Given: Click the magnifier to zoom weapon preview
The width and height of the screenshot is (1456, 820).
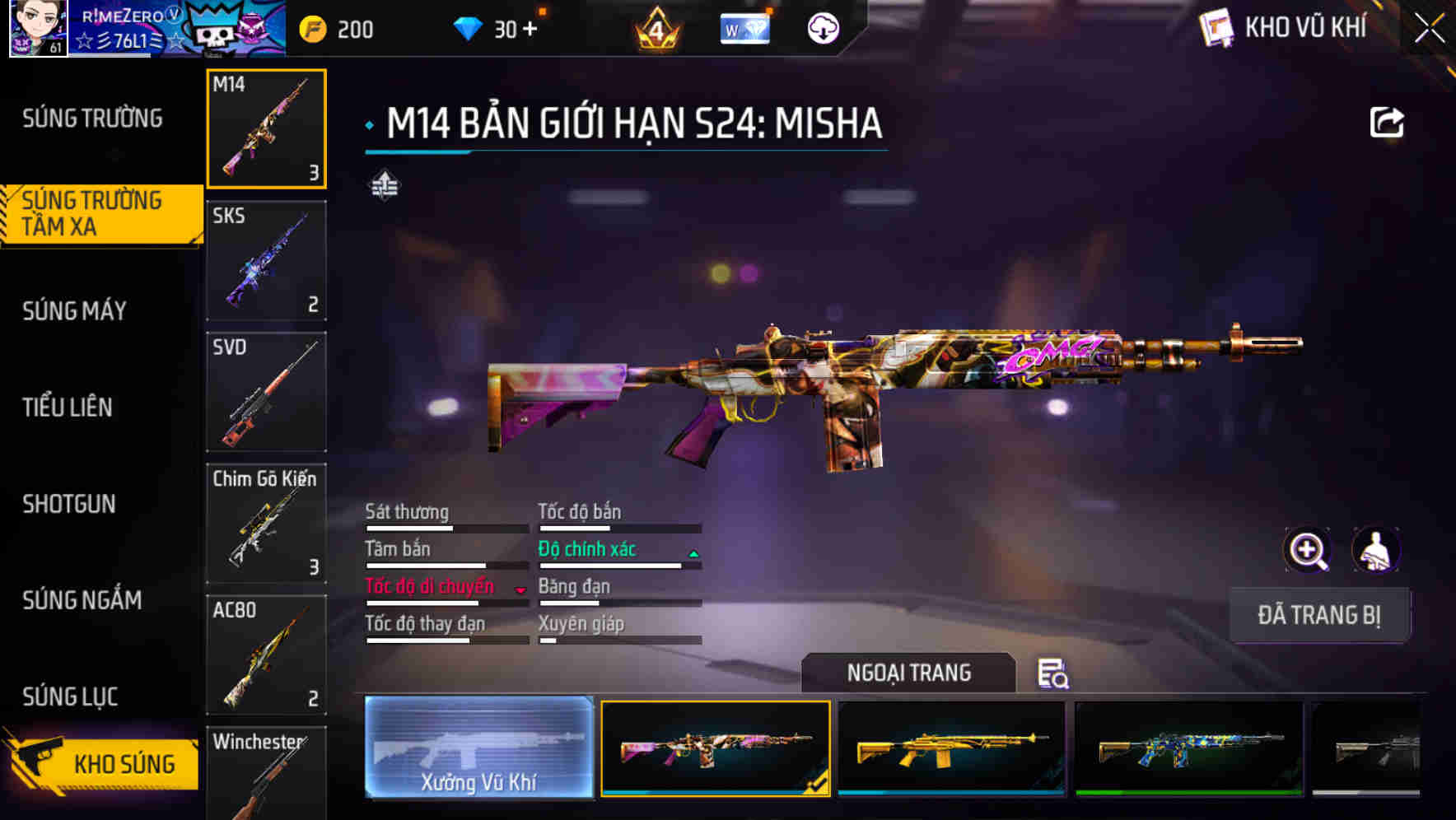Looking at the screenshot, I should click(x=1309, y=550).
